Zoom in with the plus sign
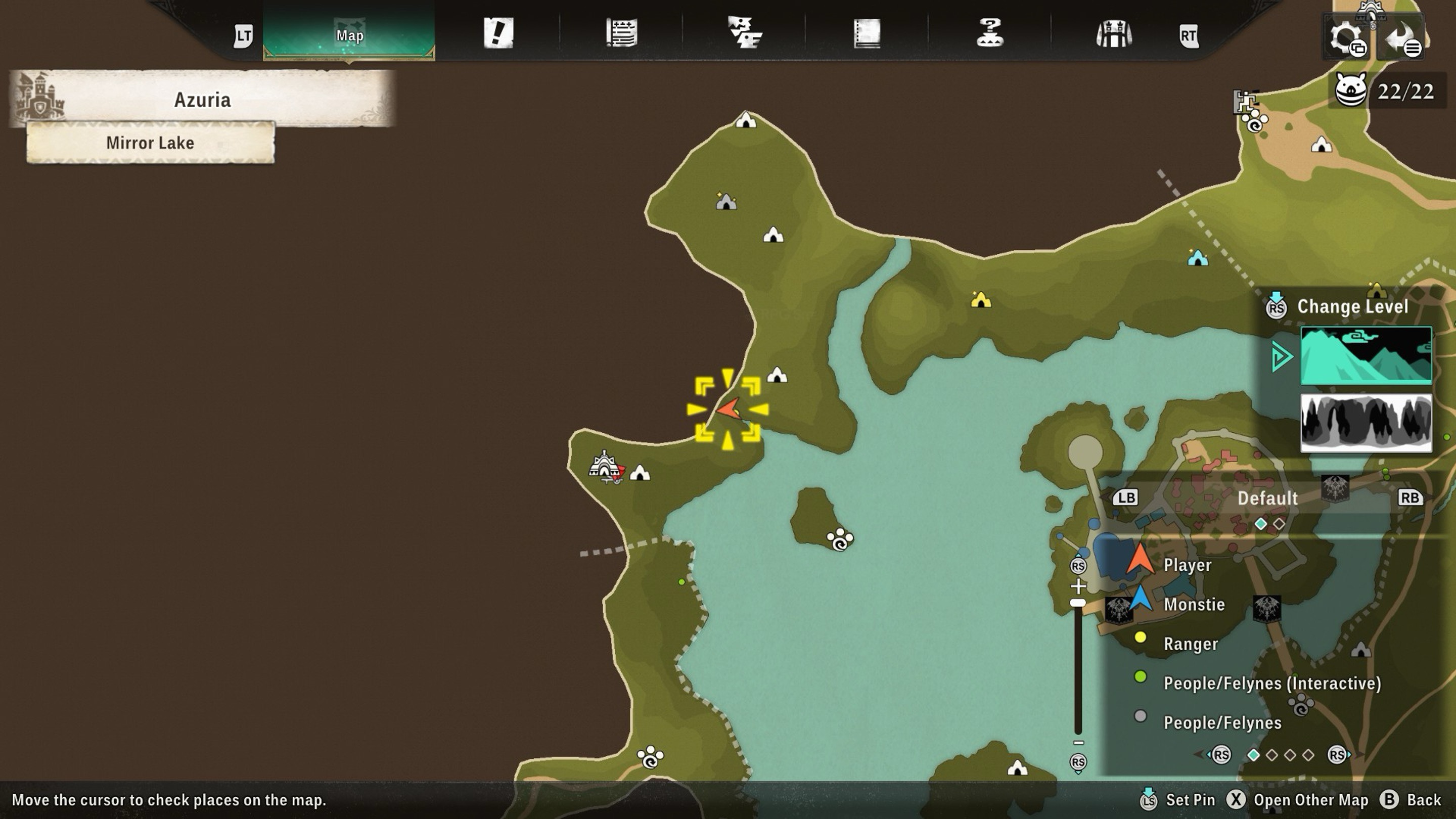This screenshot has height=819, width=1456. tap(1078, 585)
